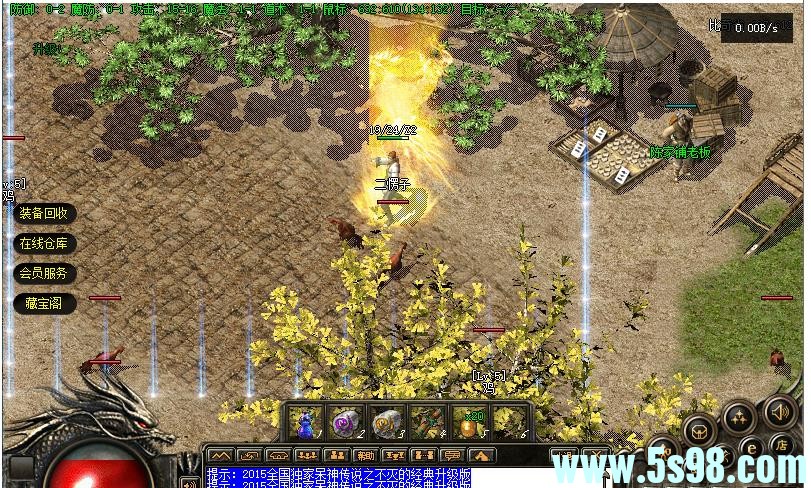
Task: Select the bundle item in slot 4
Action: 428,421
